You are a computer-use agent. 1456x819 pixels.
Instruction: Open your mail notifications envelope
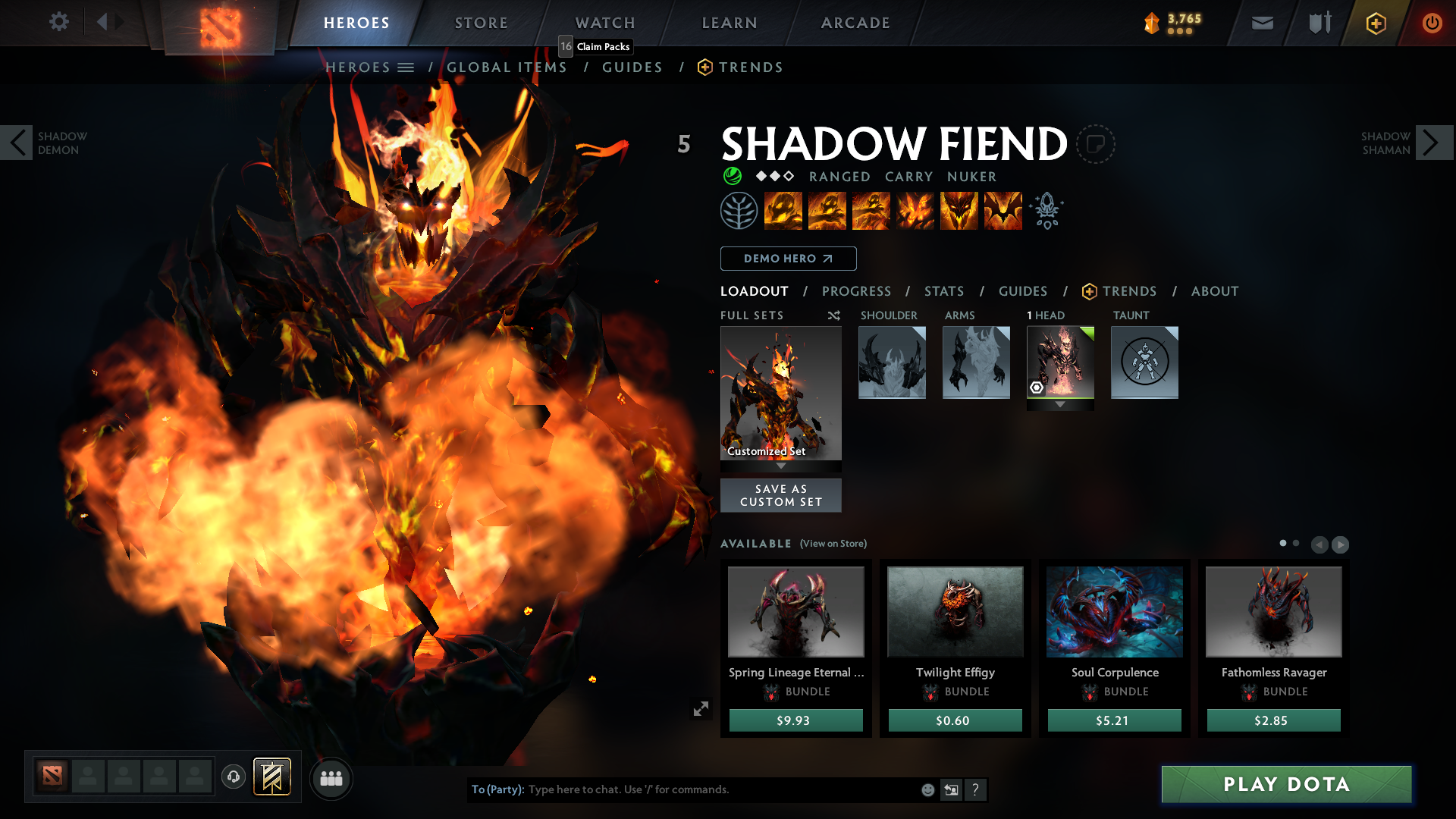tap(1262, 23)
